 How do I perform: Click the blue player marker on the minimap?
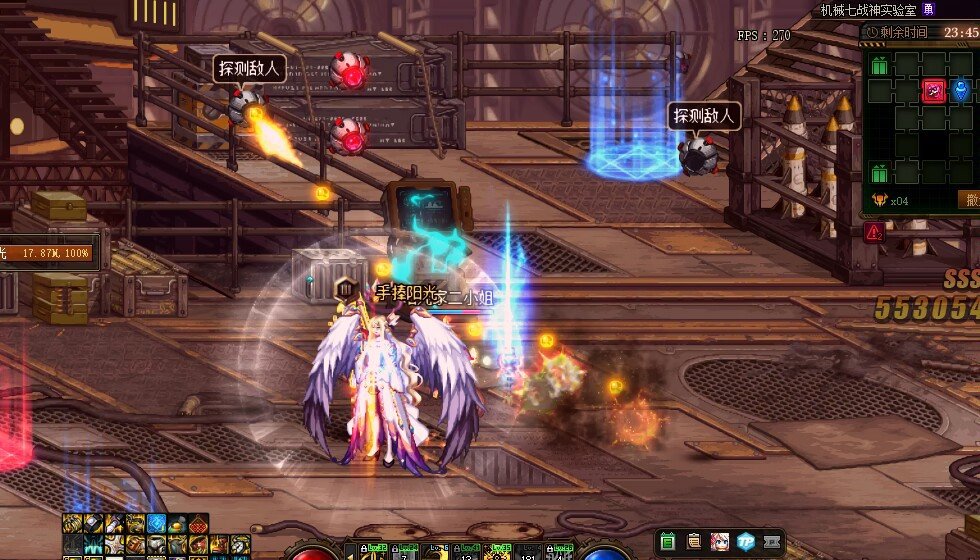pos(961,91)
